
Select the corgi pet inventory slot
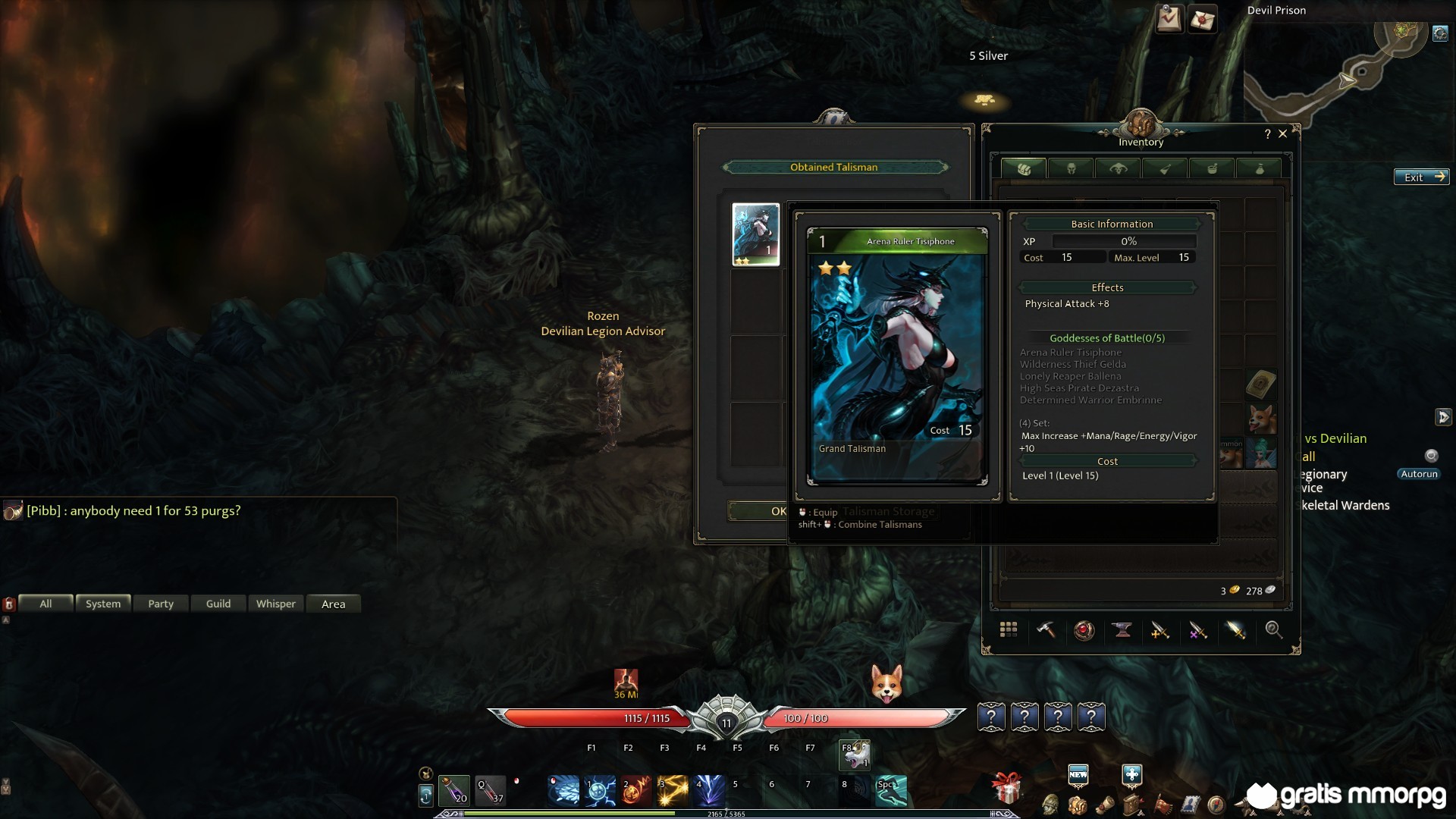tap(1261, 418)
